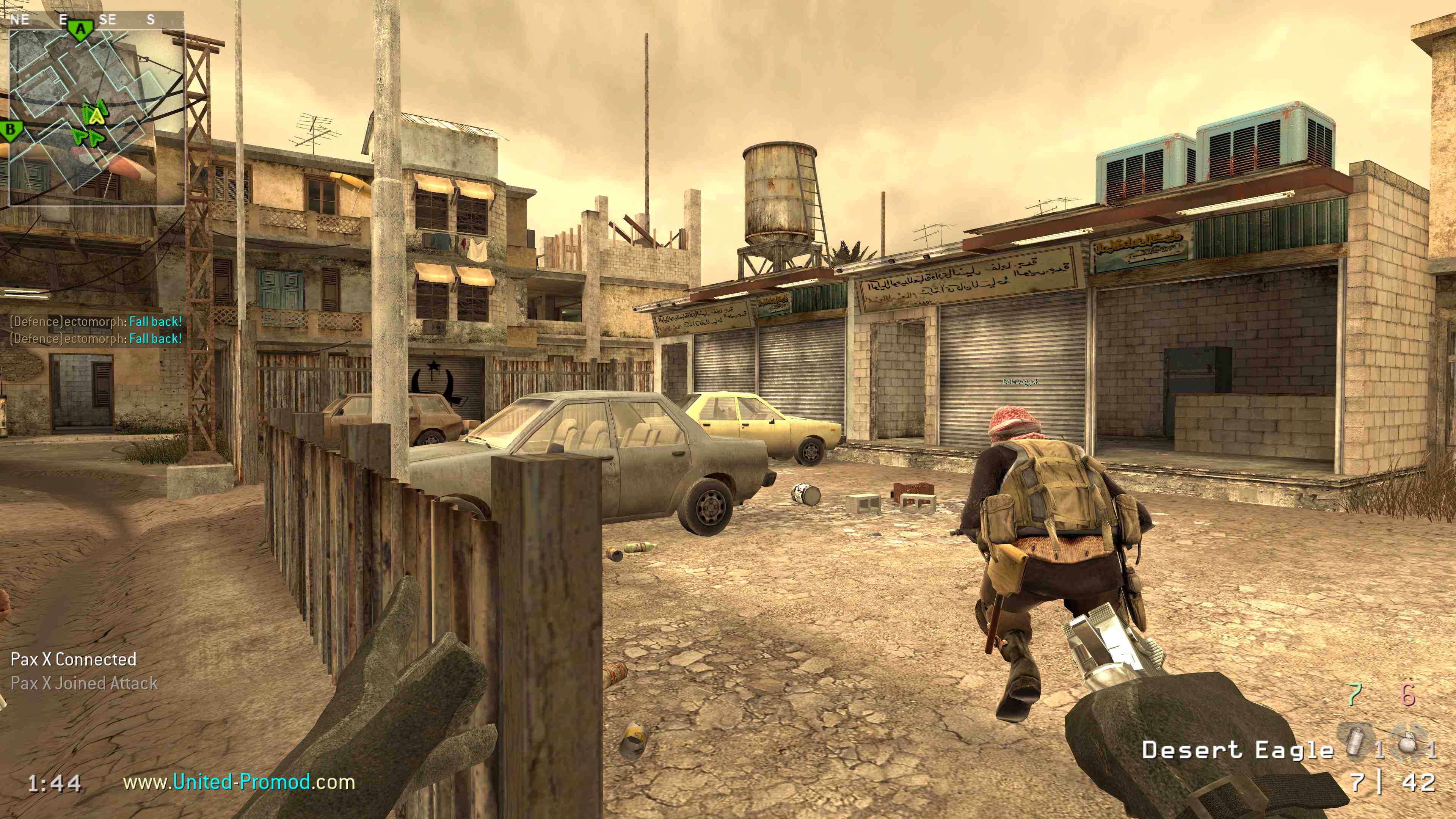Click the latest 'Fall back!' chat message
Viewport: 1456px width, 819px height.
tap(96, 339)
